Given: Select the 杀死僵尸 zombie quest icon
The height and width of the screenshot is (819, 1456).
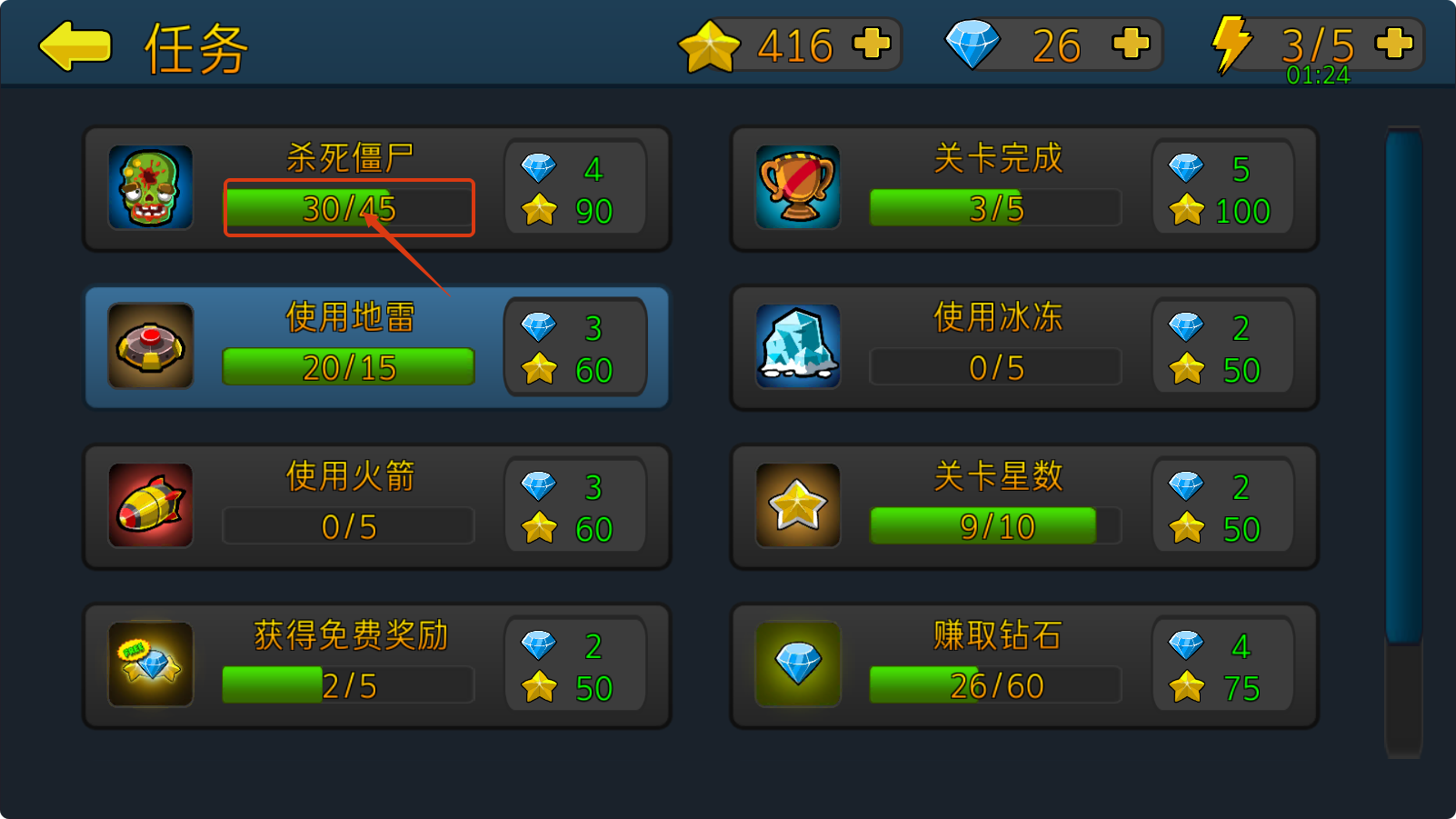Looking at the screenshot, I should coord(150,188).
